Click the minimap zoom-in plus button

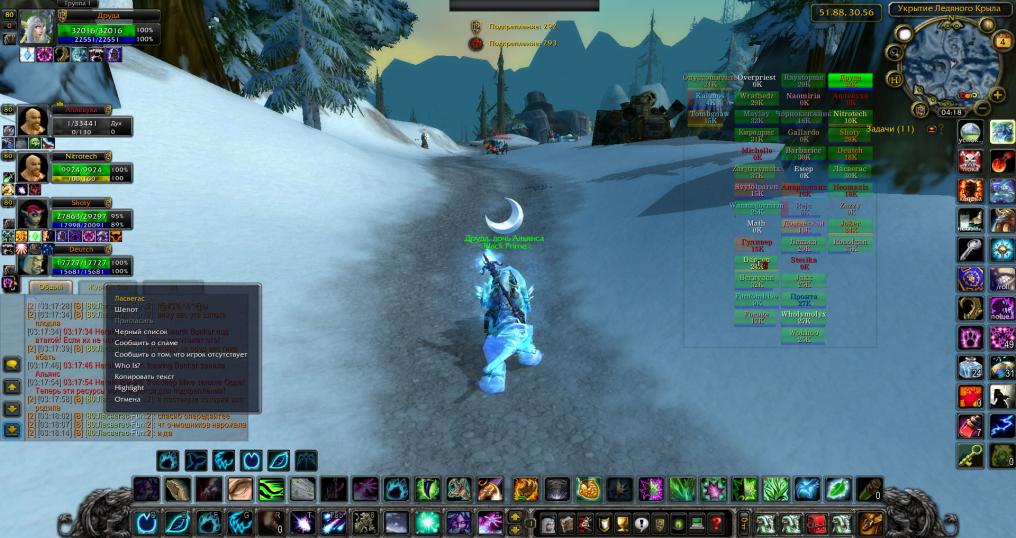[x=997, y=94]
